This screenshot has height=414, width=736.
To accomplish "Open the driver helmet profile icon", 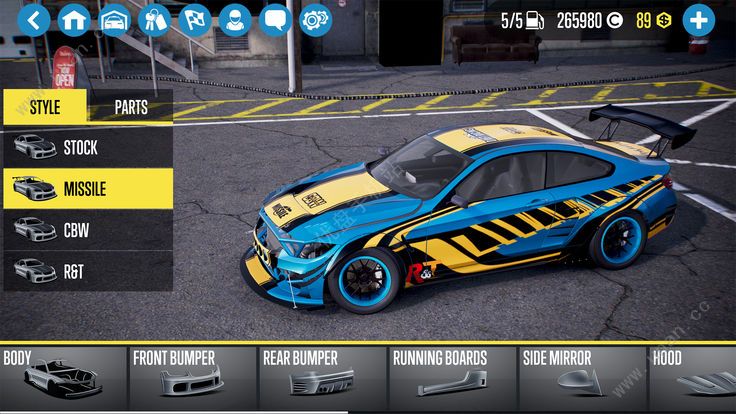I will pyautogui.click(x=235, y=19).
